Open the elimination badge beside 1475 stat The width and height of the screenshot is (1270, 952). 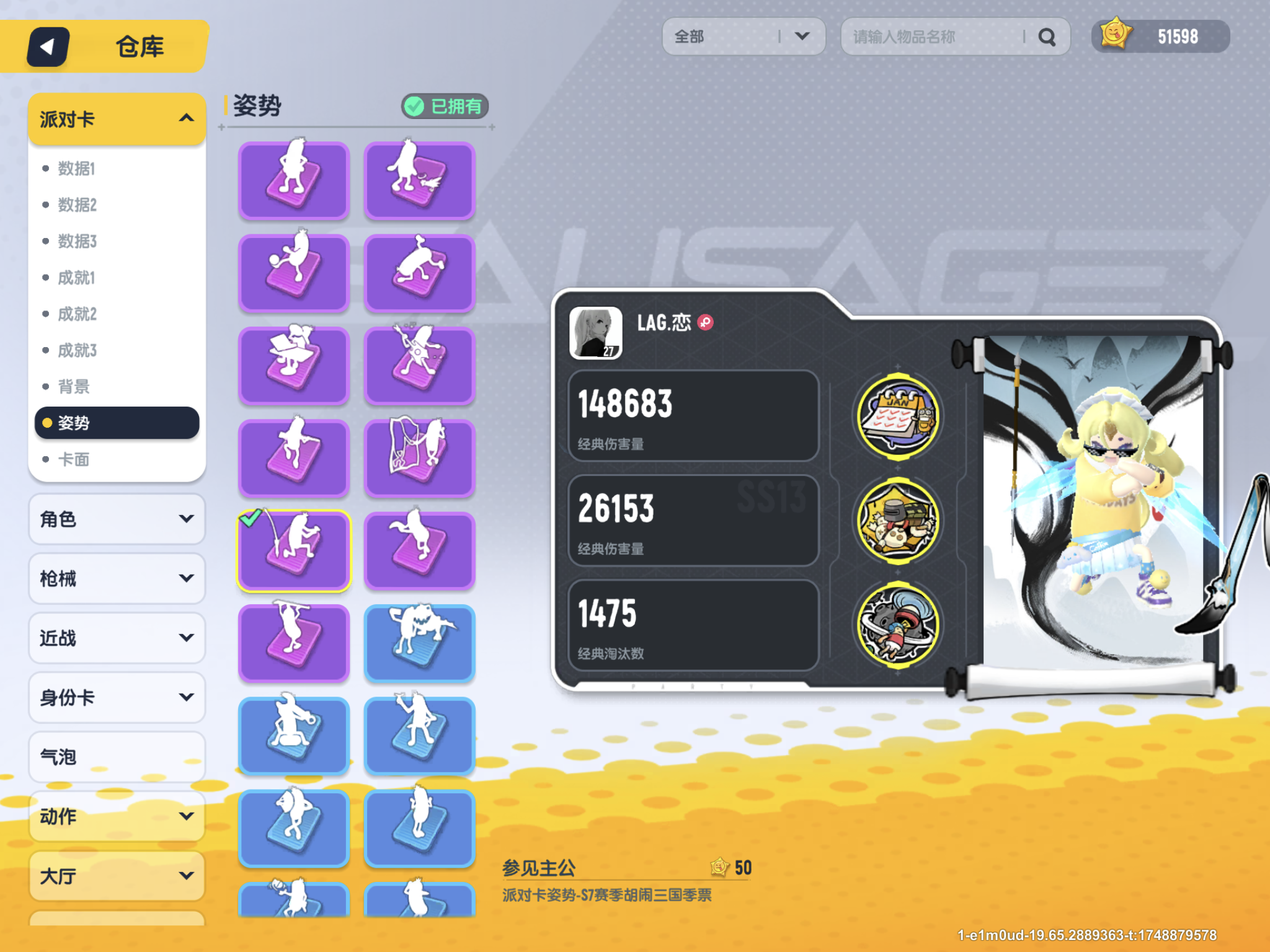click(x=897, y=626)
